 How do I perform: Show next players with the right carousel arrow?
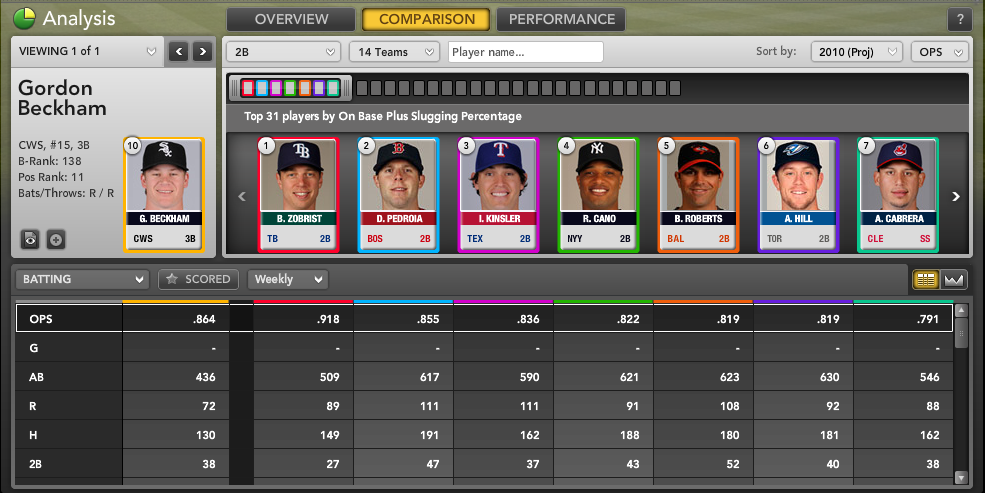tap(956, 197)
